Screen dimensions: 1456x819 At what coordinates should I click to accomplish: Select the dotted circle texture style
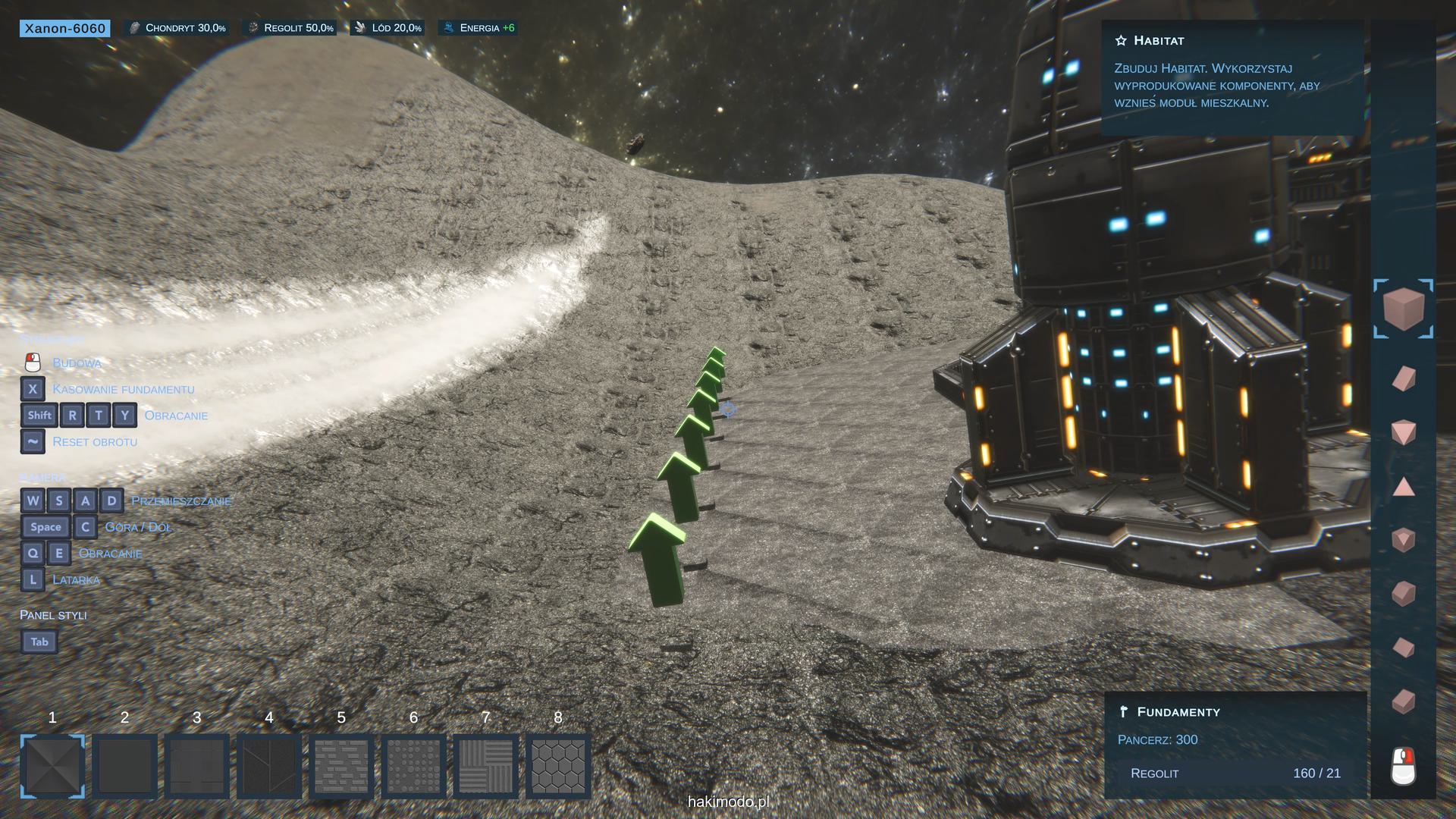pyautogui.click(x=413, y=766)
